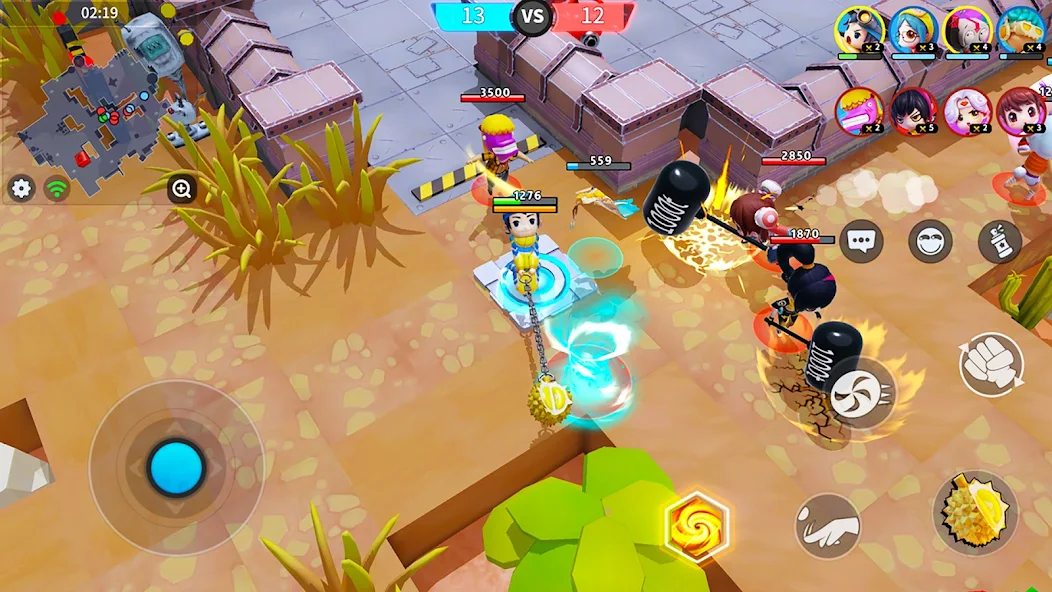This screenshot has width=1052, height=592.
Task: Use the grabbing hand pickup button
Action: (828, 526)
